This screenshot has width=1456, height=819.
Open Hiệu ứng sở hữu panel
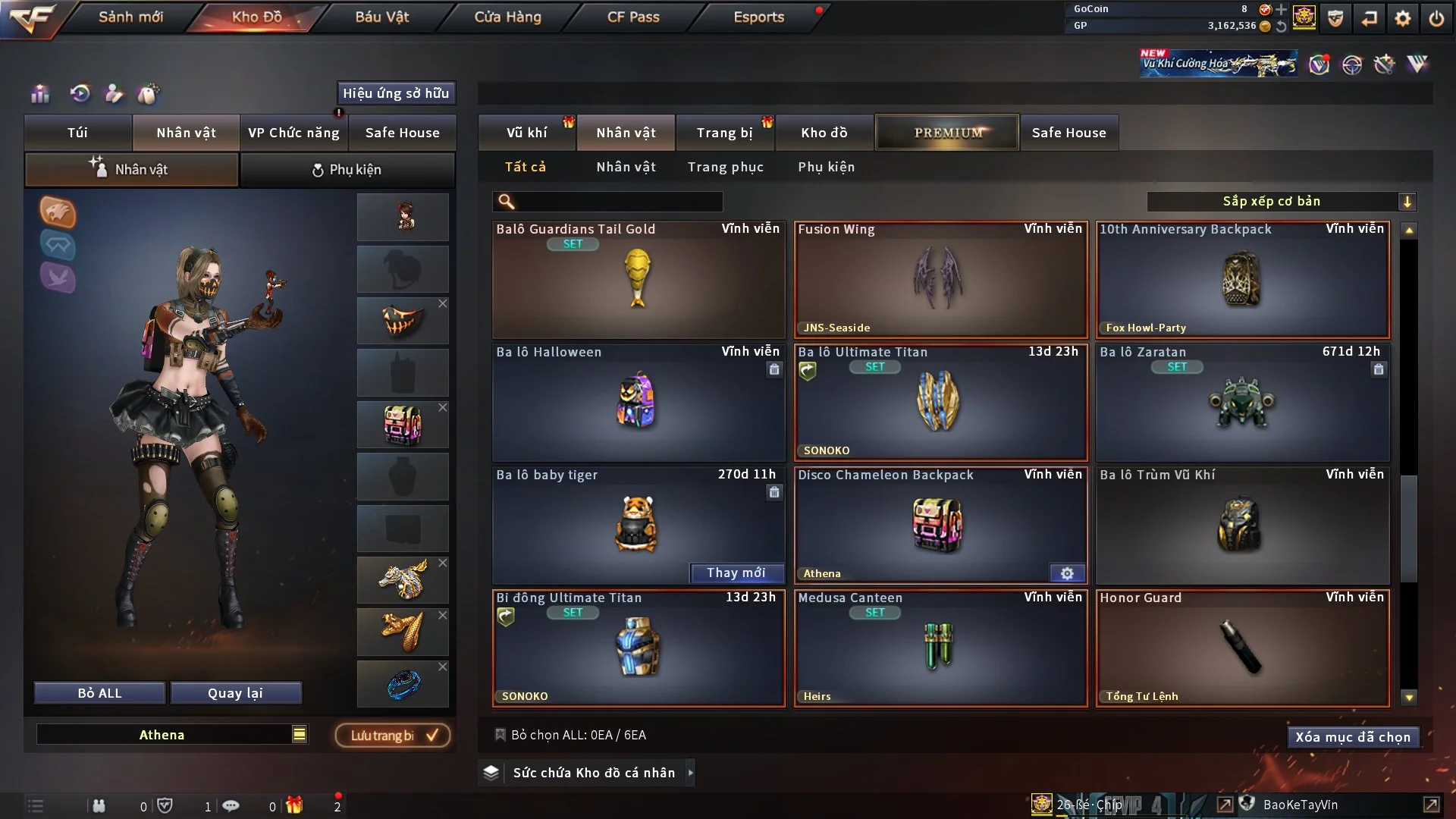[x=396, y=93]
